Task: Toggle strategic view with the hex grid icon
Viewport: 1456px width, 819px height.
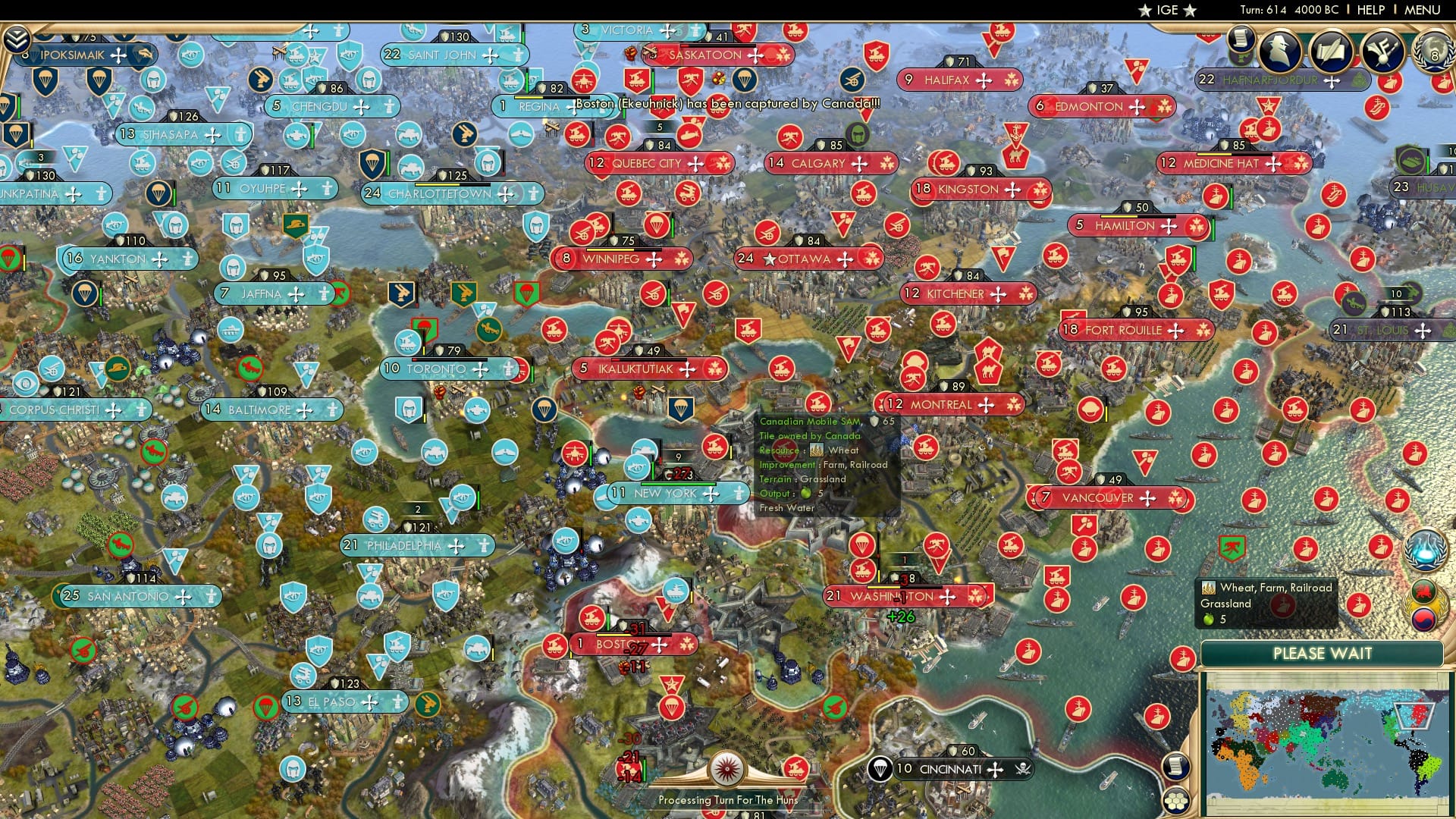Action: (x=1177, y=802)
